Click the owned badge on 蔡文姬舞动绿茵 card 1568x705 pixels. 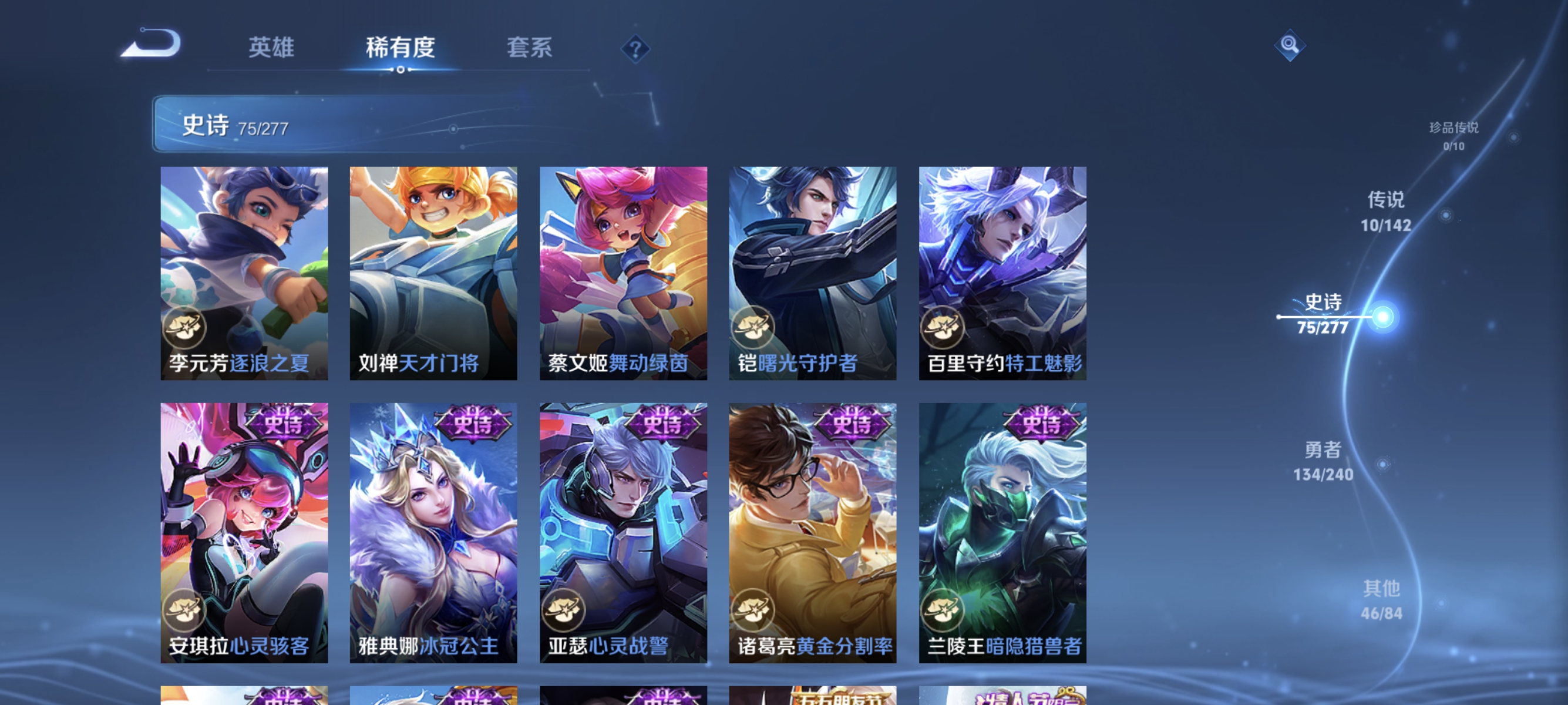click(565, 328)
